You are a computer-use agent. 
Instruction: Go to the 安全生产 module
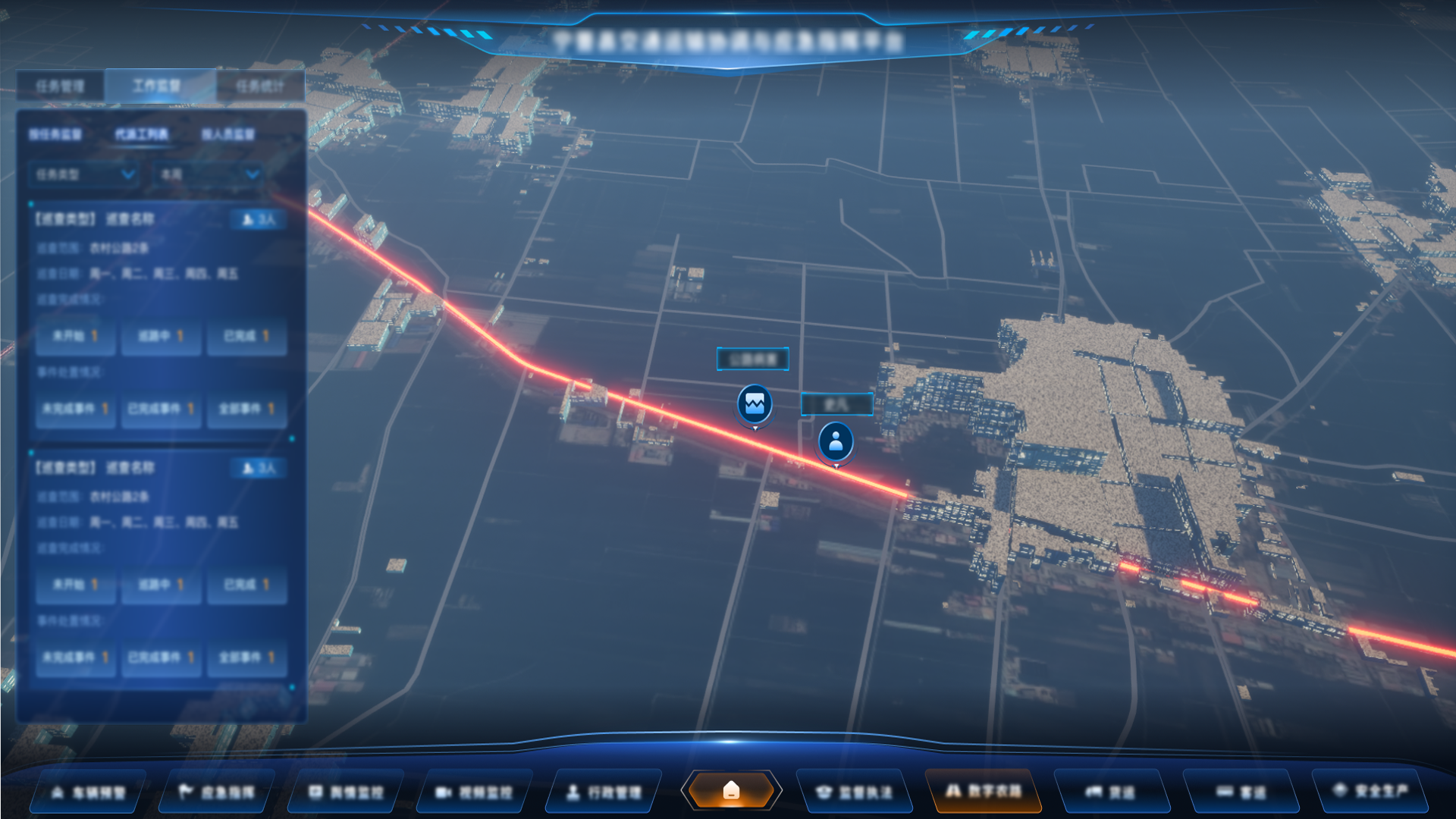tap(1371, 791)
